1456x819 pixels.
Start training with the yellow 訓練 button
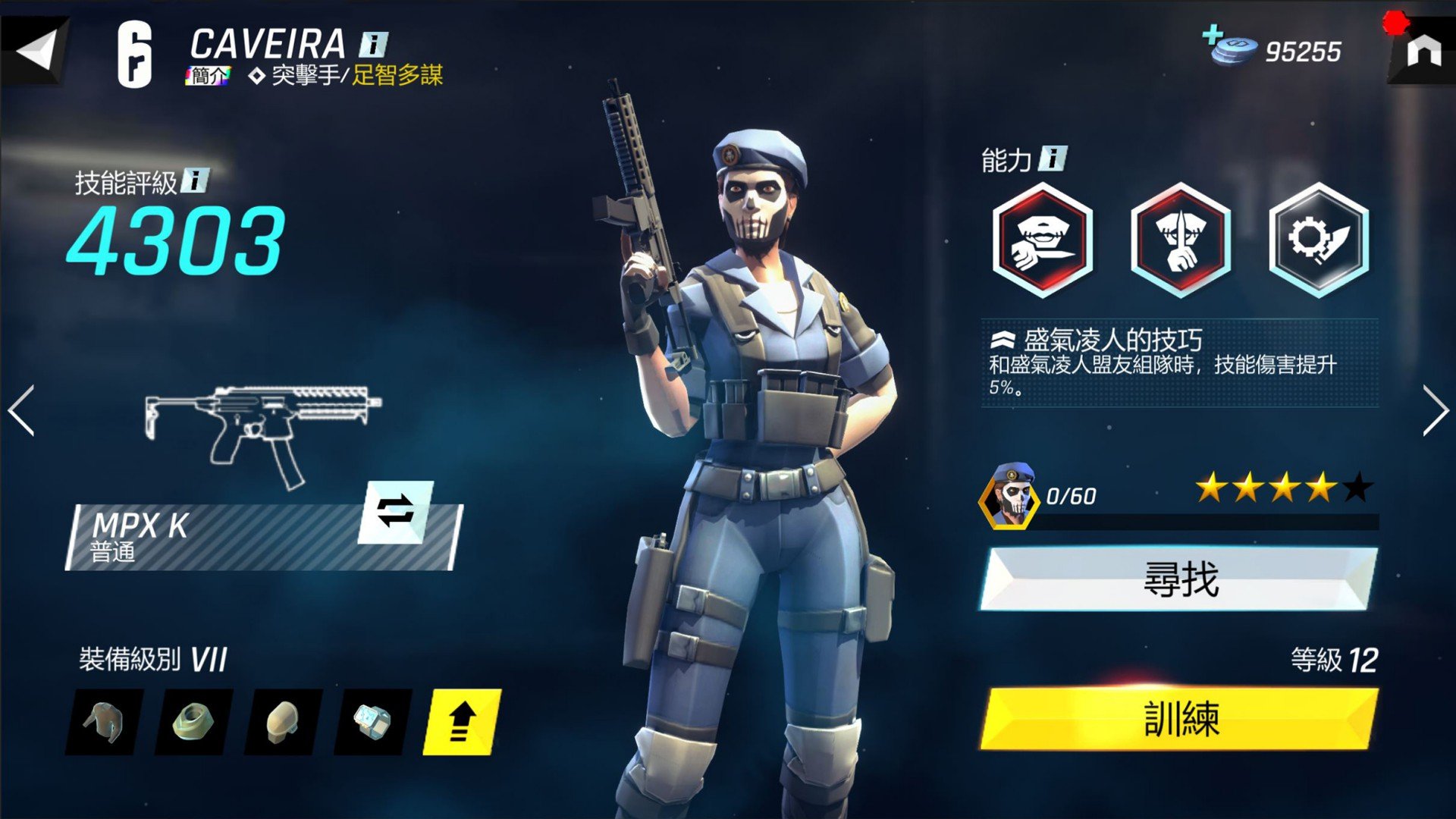1179,719
